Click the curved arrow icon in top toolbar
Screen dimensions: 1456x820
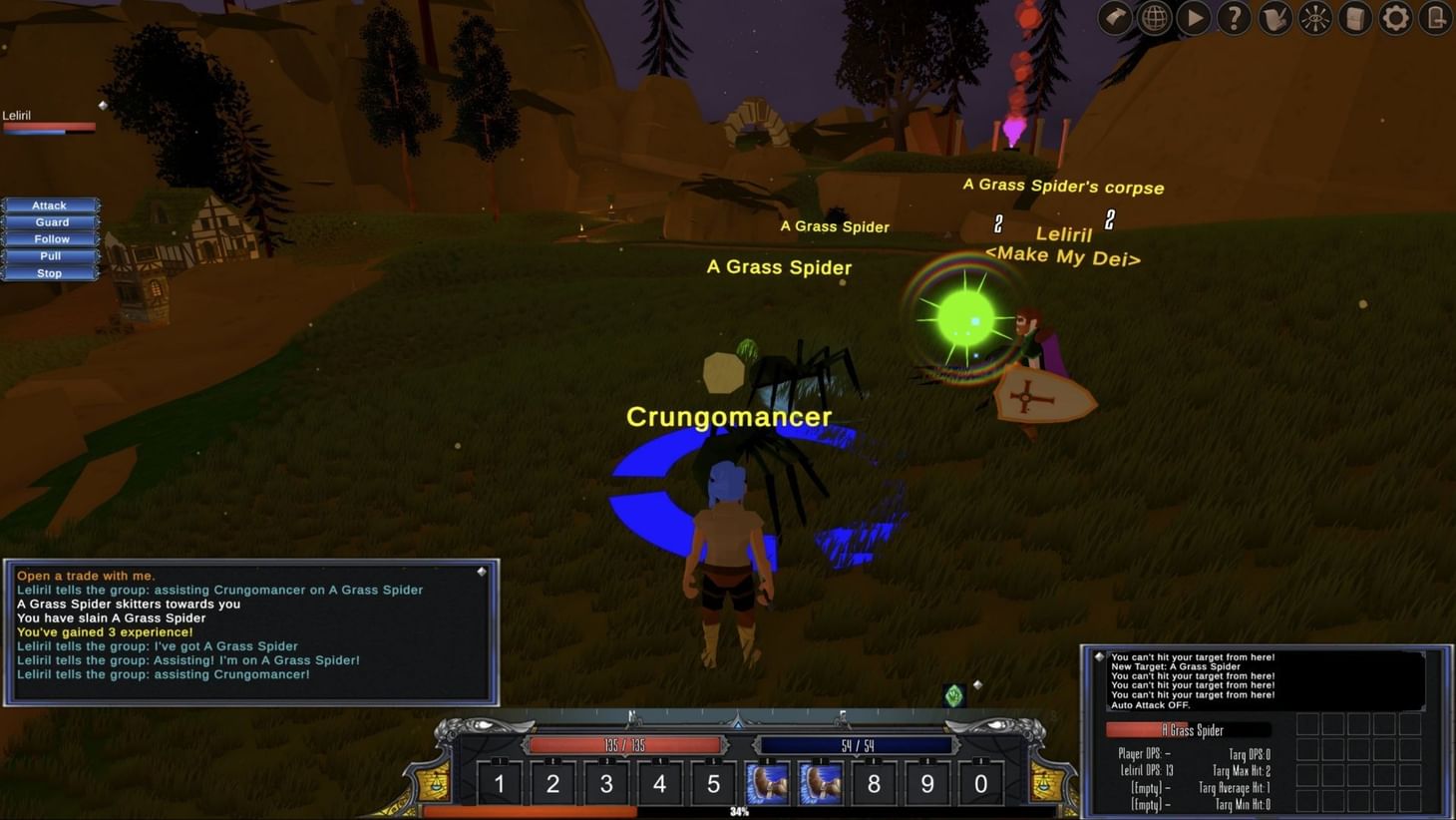(1114, 17)
